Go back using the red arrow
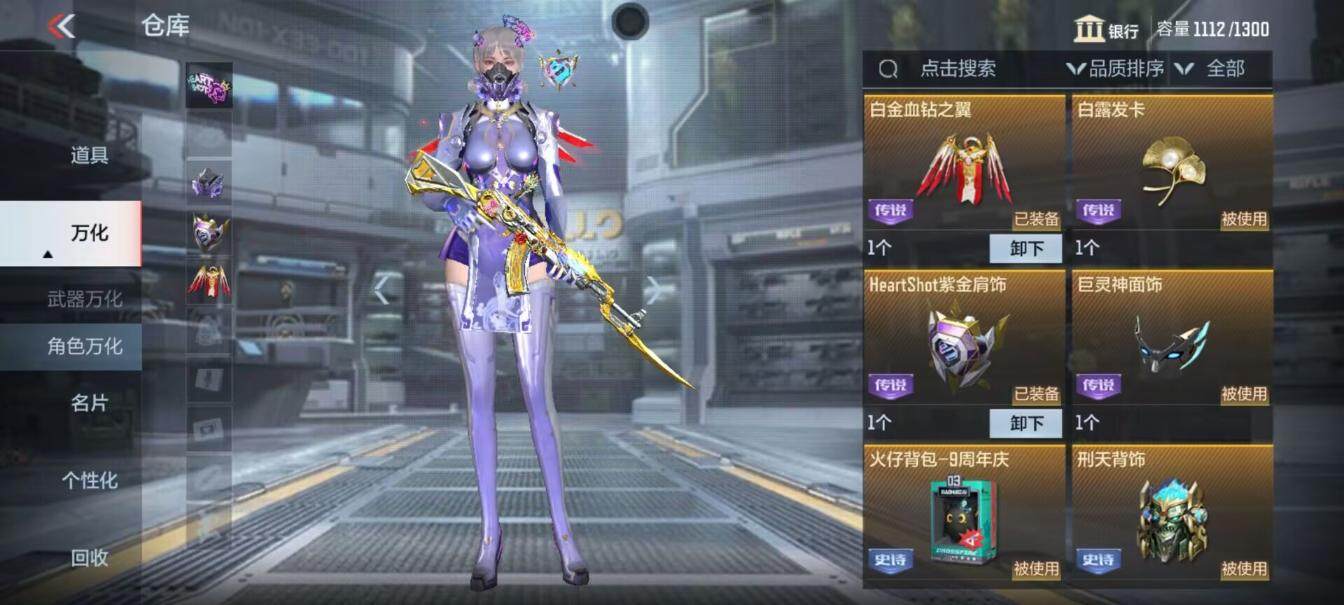The image size is (1344, 605). point(62,26)
